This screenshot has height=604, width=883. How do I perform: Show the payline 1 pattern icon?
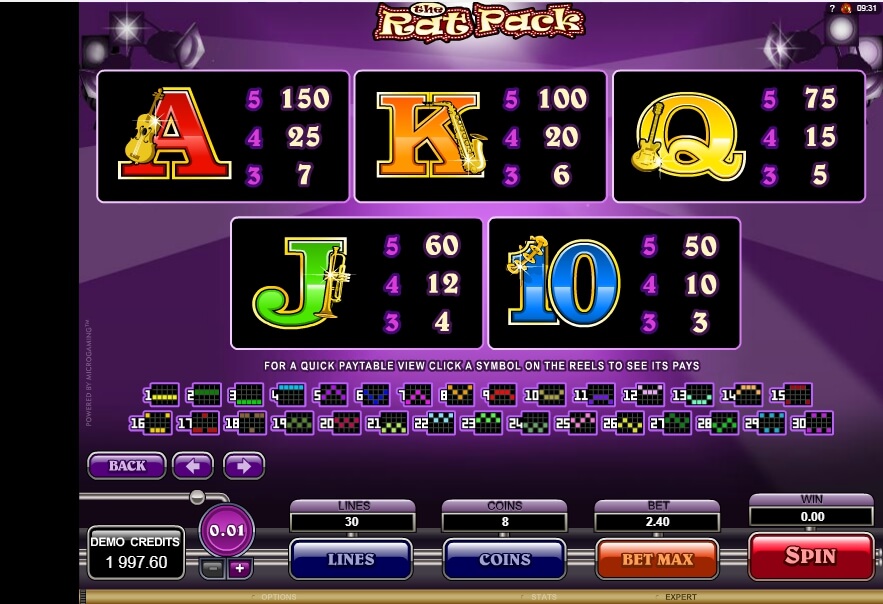point(164,394)
